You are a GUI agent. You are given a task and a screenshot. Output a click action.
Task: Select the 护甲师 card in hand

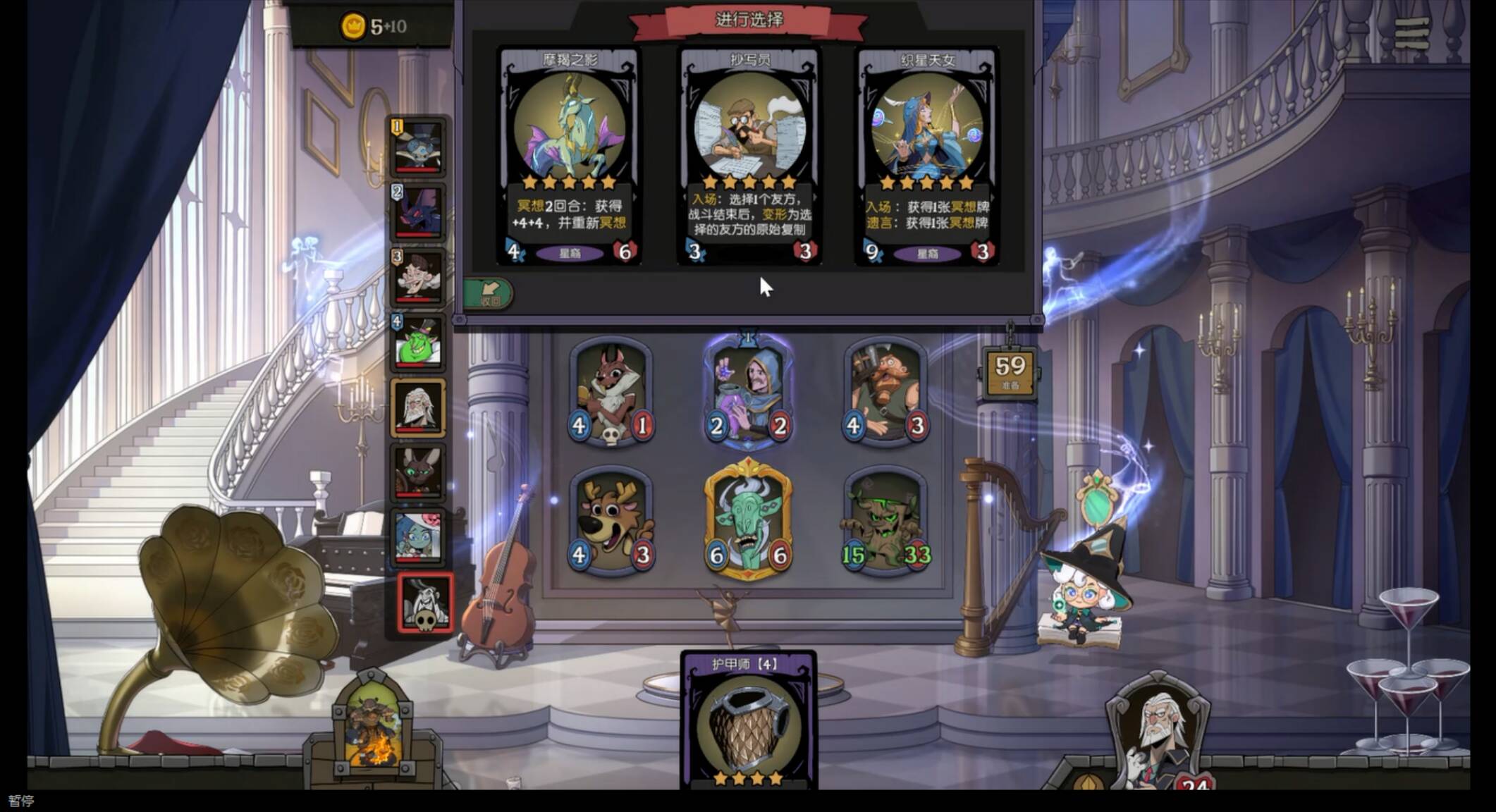point(748,722)
